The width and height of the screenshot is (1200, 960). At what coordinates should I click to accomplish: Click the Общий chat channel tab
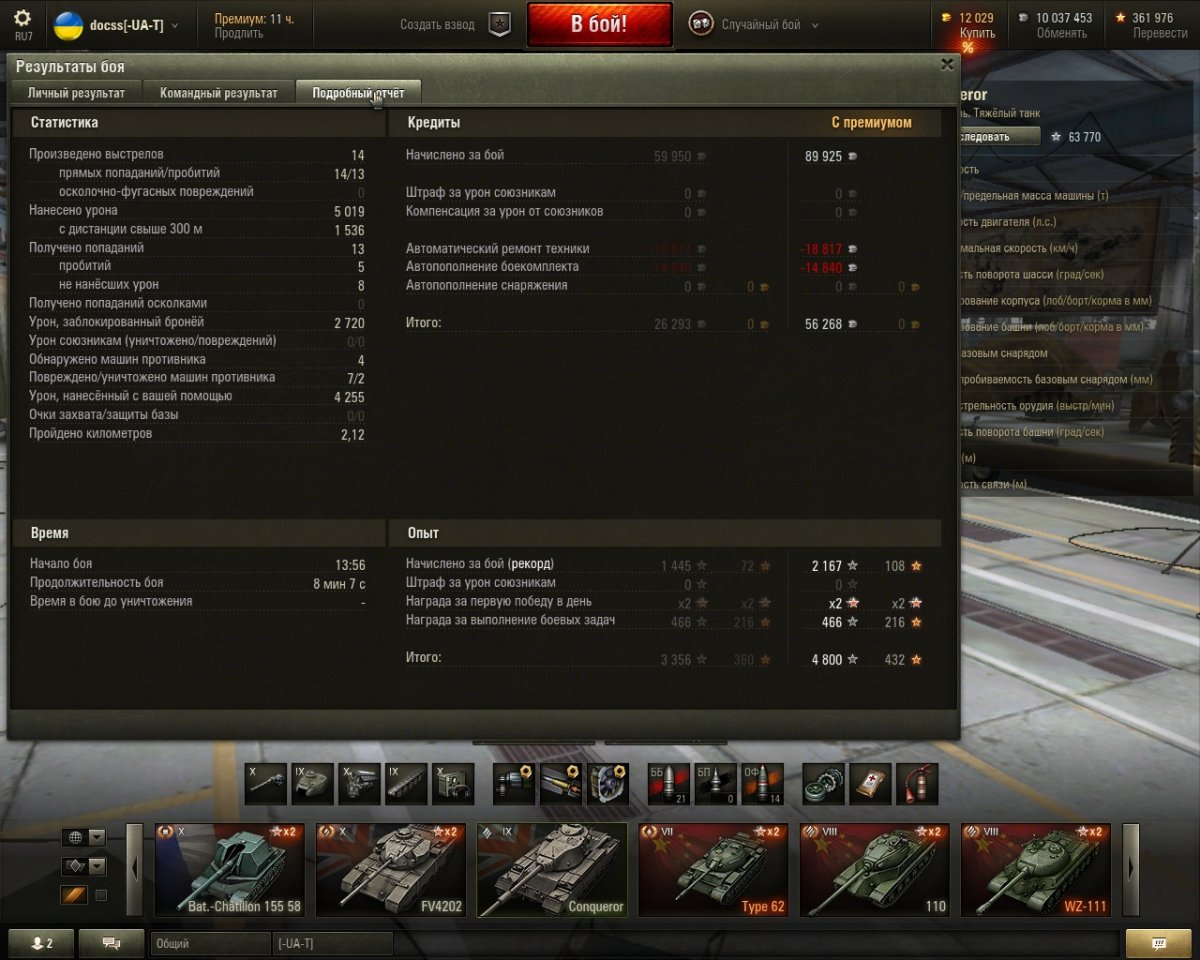[210, 943]
